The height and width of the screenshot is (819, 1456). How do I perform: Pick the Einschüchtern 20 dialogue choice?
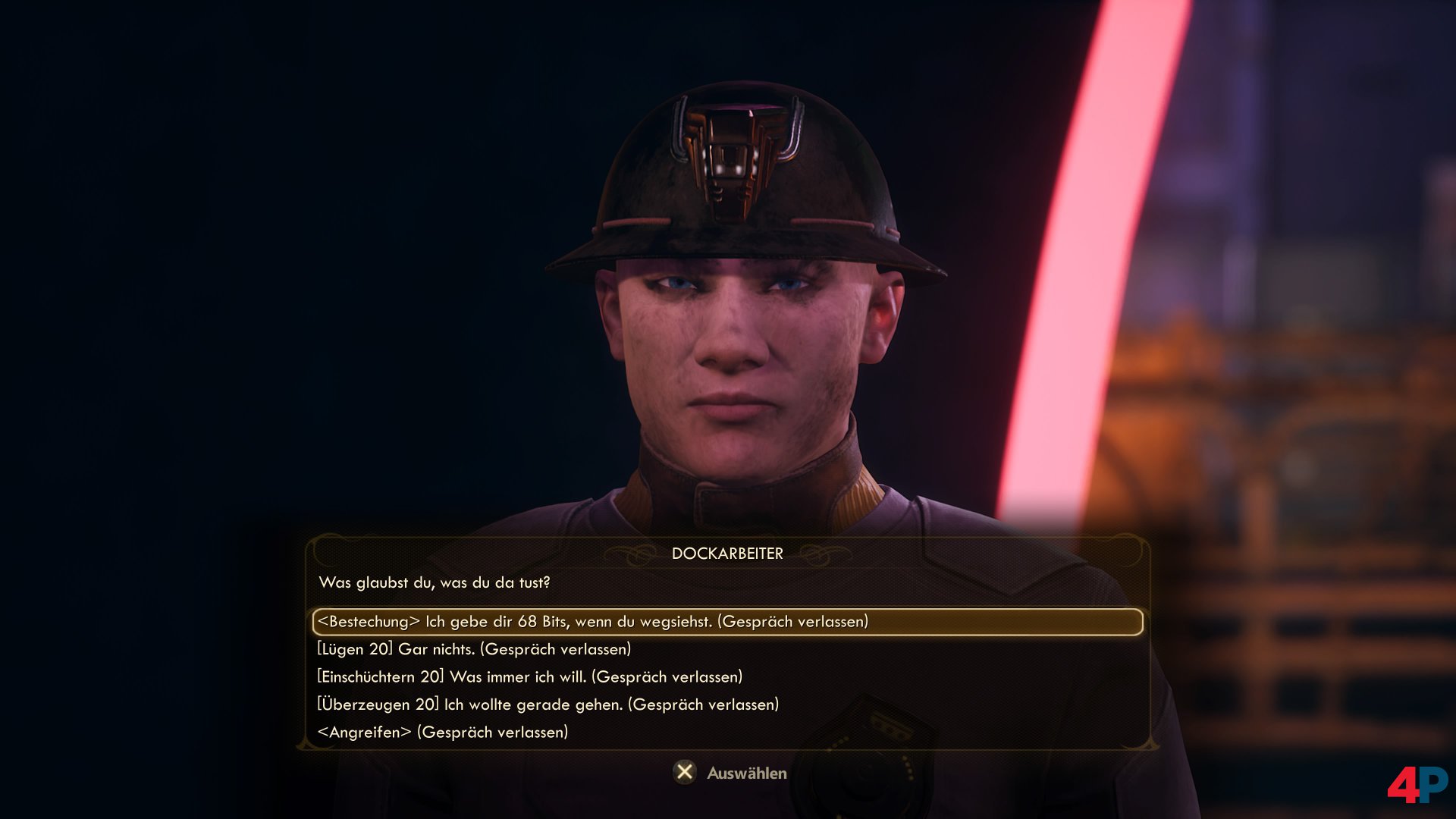tap(529, 676)
